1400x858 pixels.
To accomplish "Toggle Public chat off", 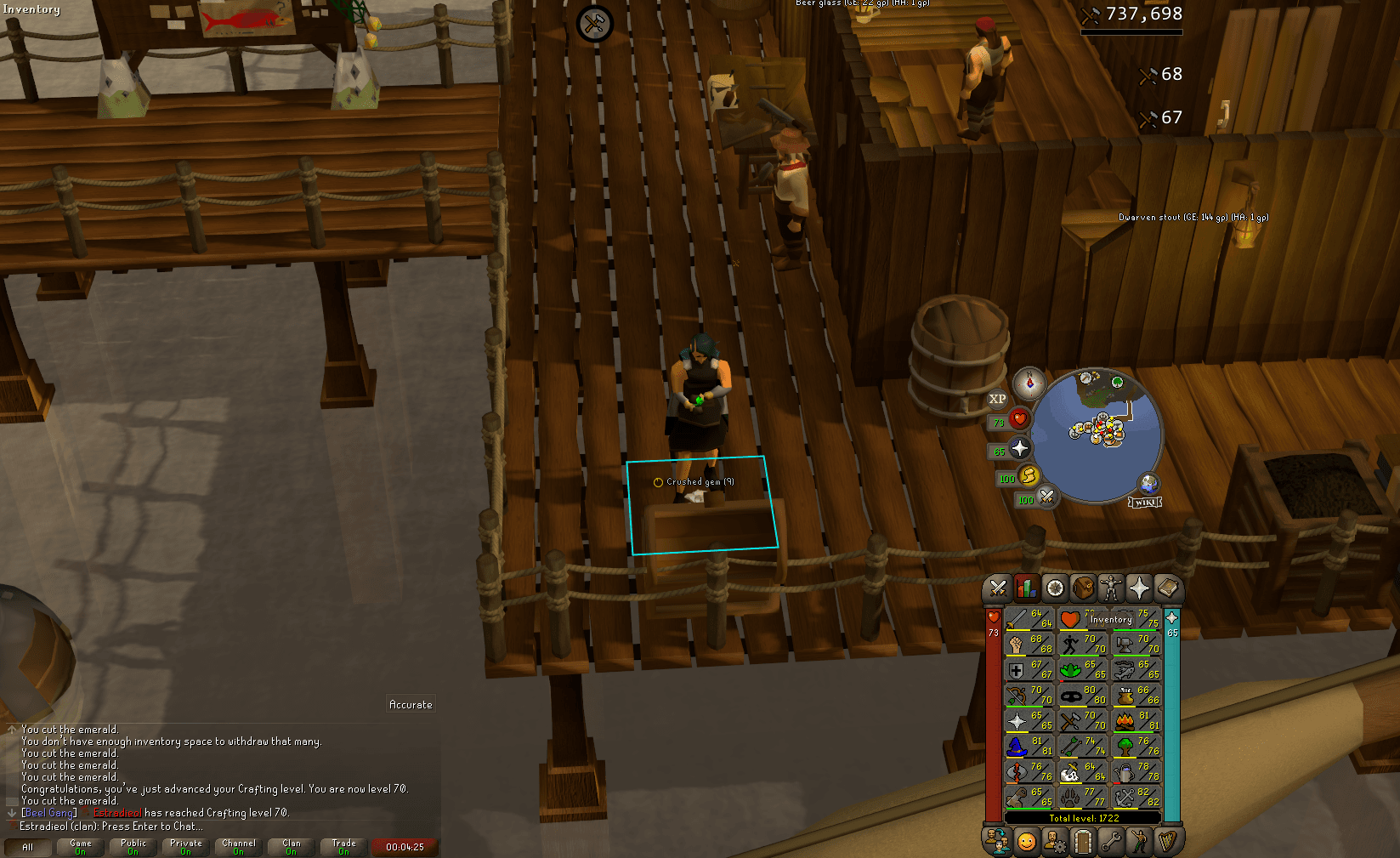I will [x=133, y=844].
